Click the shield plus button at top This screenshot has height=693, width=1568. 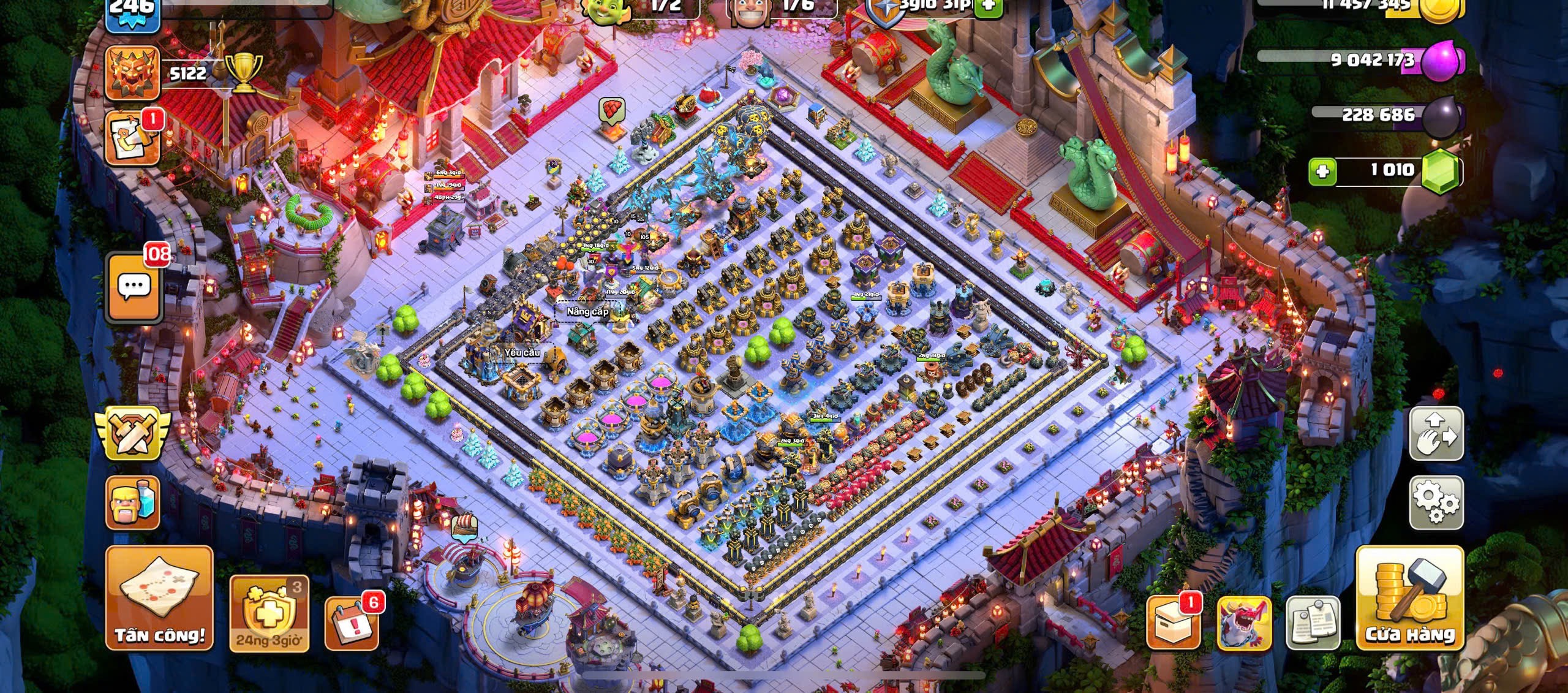(988, 6)
